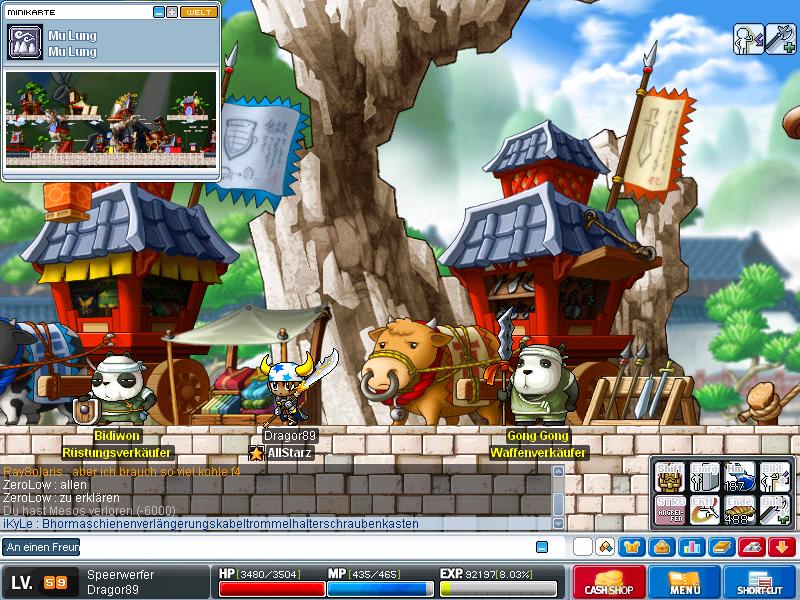Select the STRG Angreifen quick slot
The height and width of the screenshot is (600, 800).
669,509
